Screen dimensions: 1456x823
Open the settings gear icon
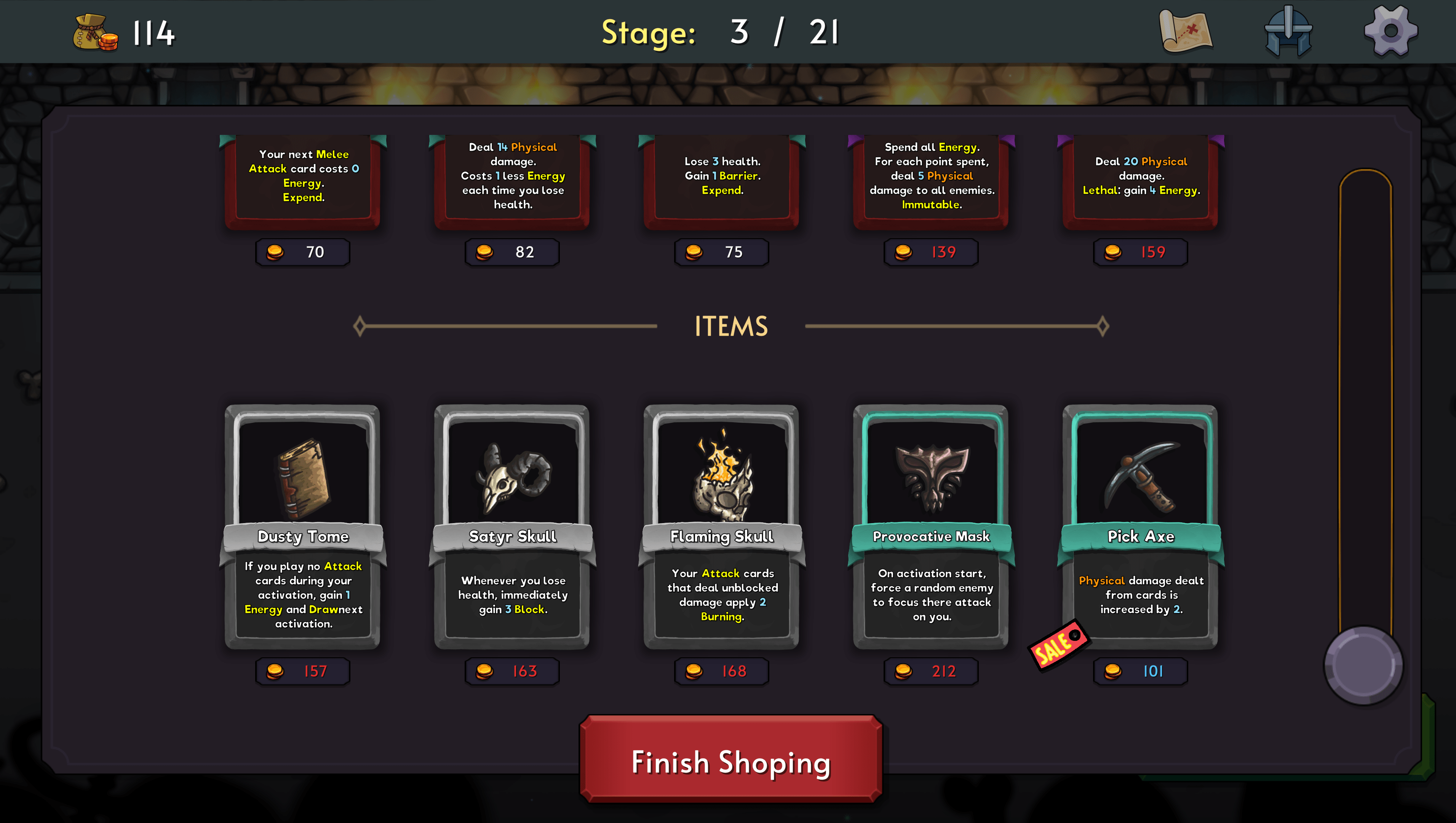point(1390,31)
